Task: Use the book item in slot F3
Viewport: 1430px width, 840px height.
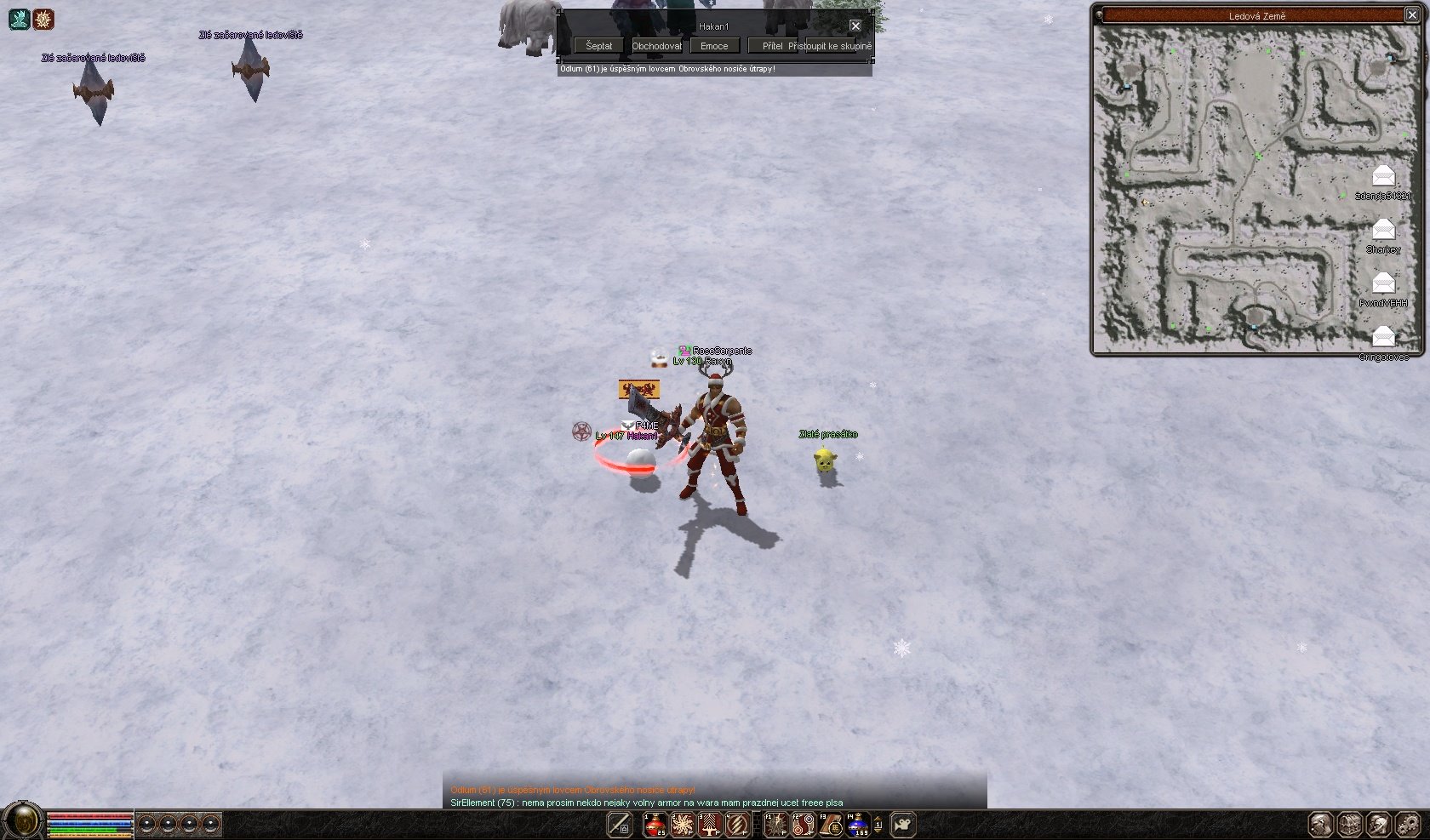Action: [x=830, y=825]
